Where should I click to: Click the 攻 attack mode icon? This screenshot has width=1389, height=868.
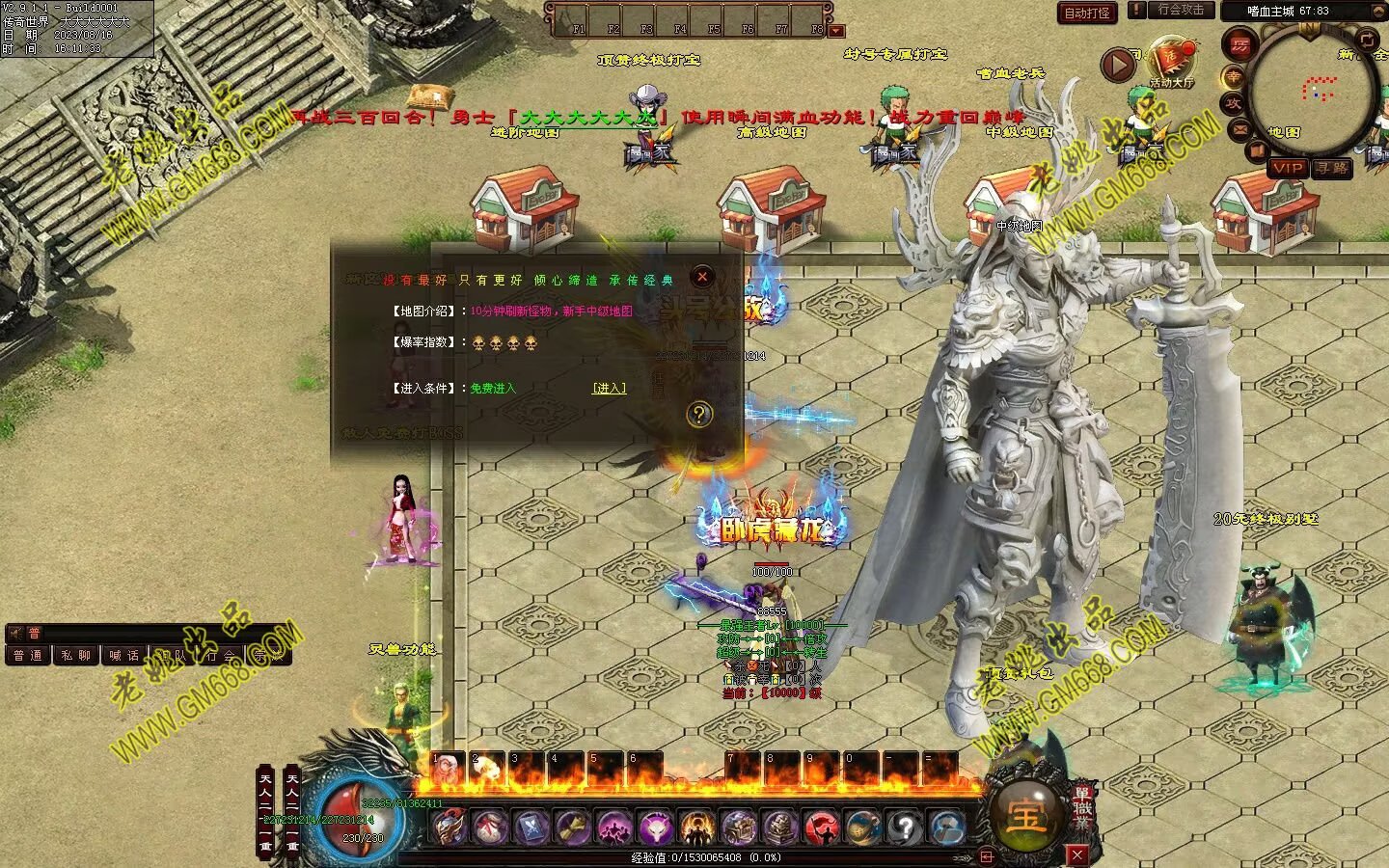(1233, 103)
